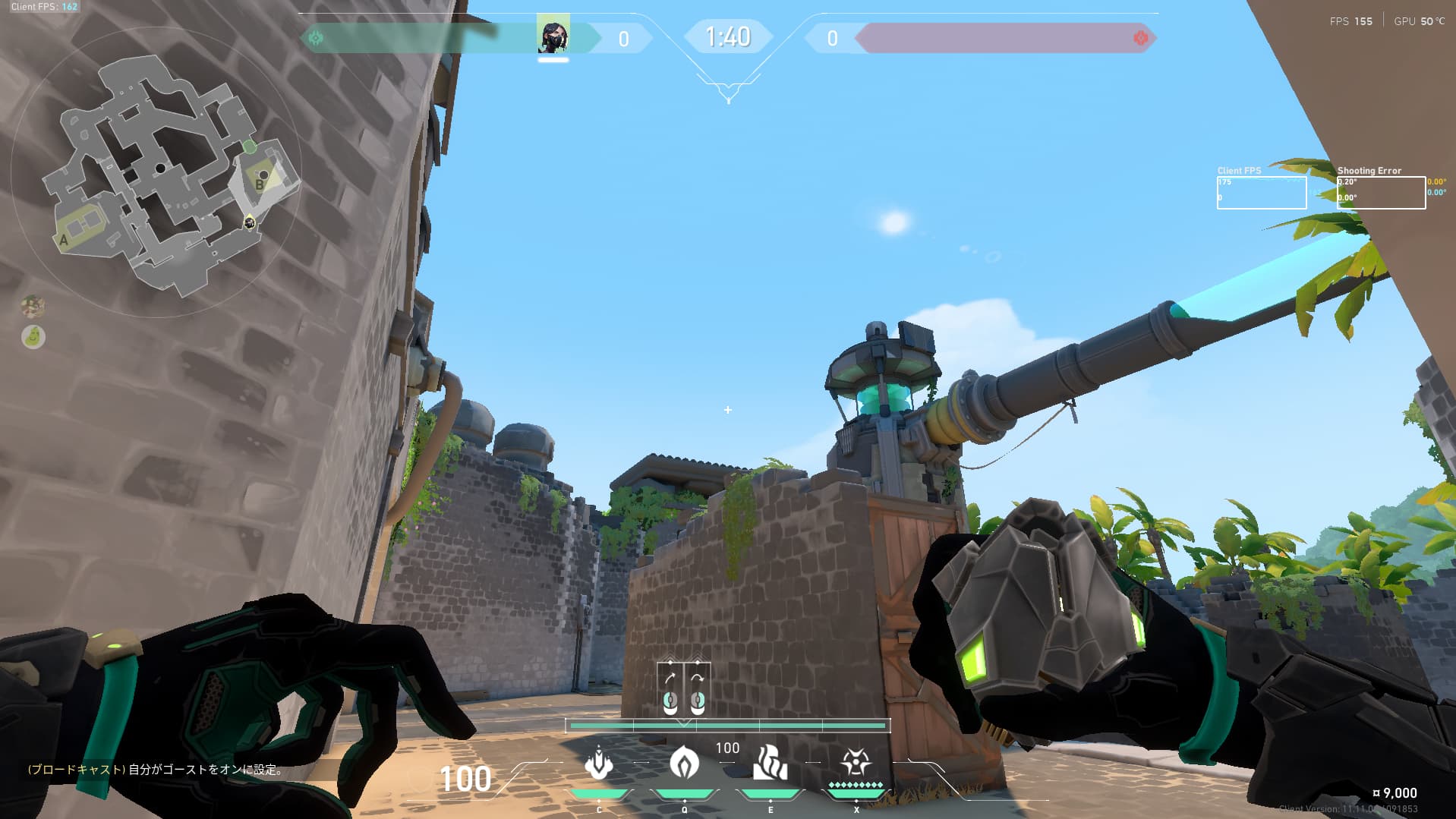Select Viper's Snake Bite ability icon

coord(599,763)
